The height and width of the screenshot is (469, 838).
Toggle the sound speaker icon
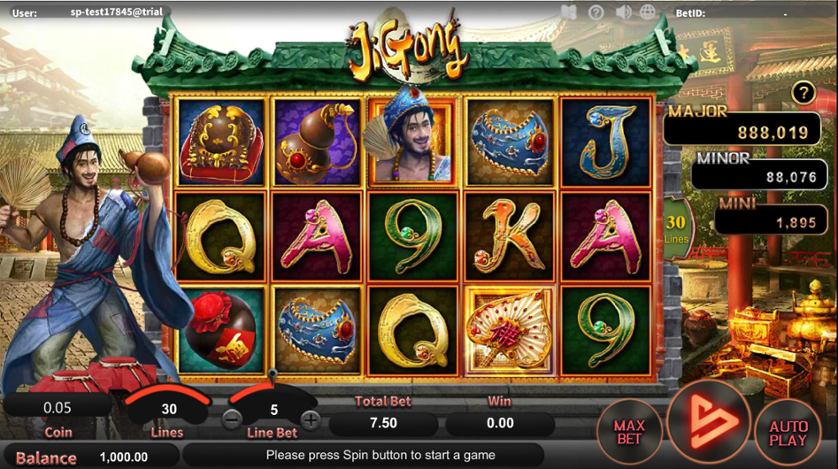(x=625, y=12)
